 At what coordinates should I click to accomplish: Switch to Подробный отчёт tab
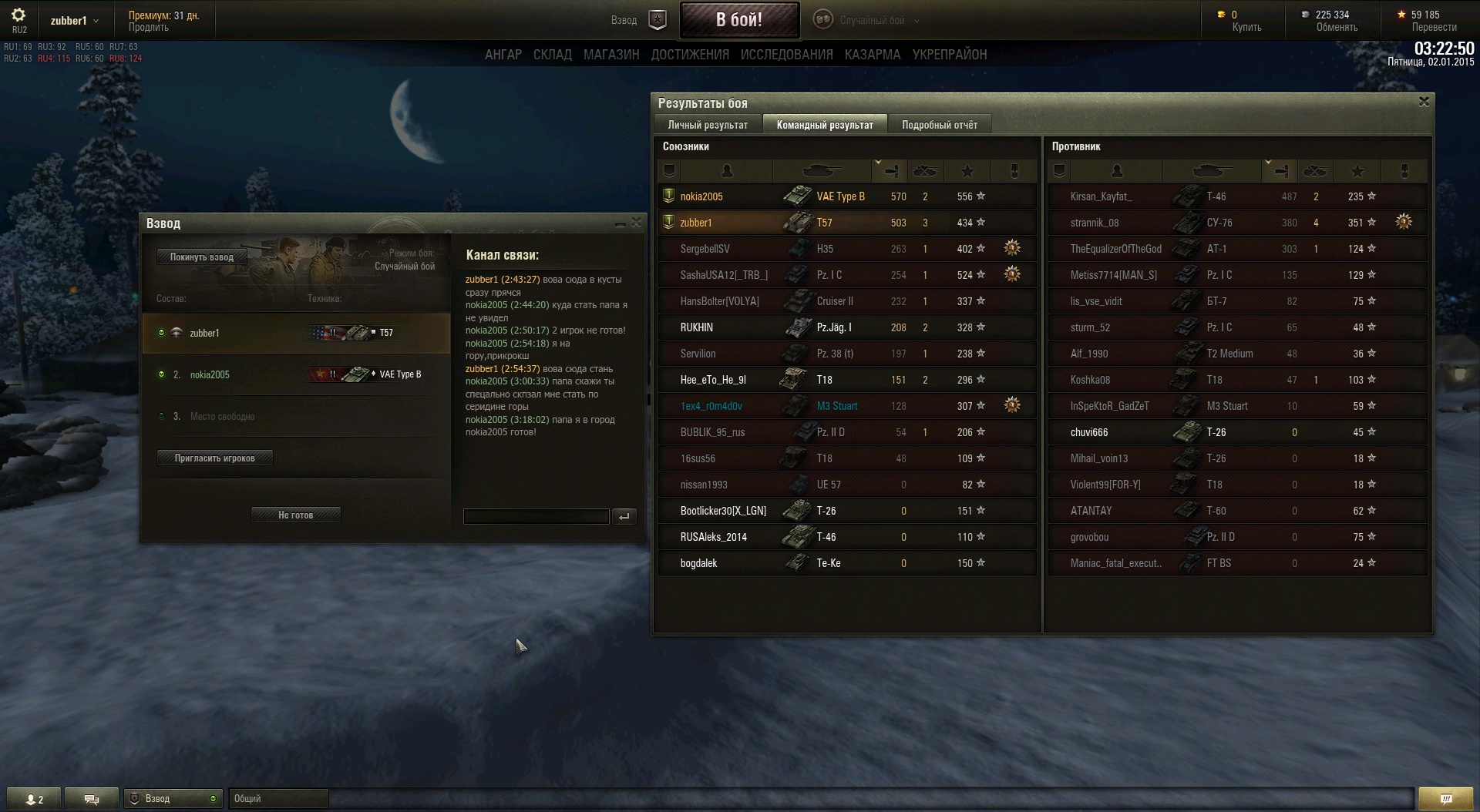point(939,125)
